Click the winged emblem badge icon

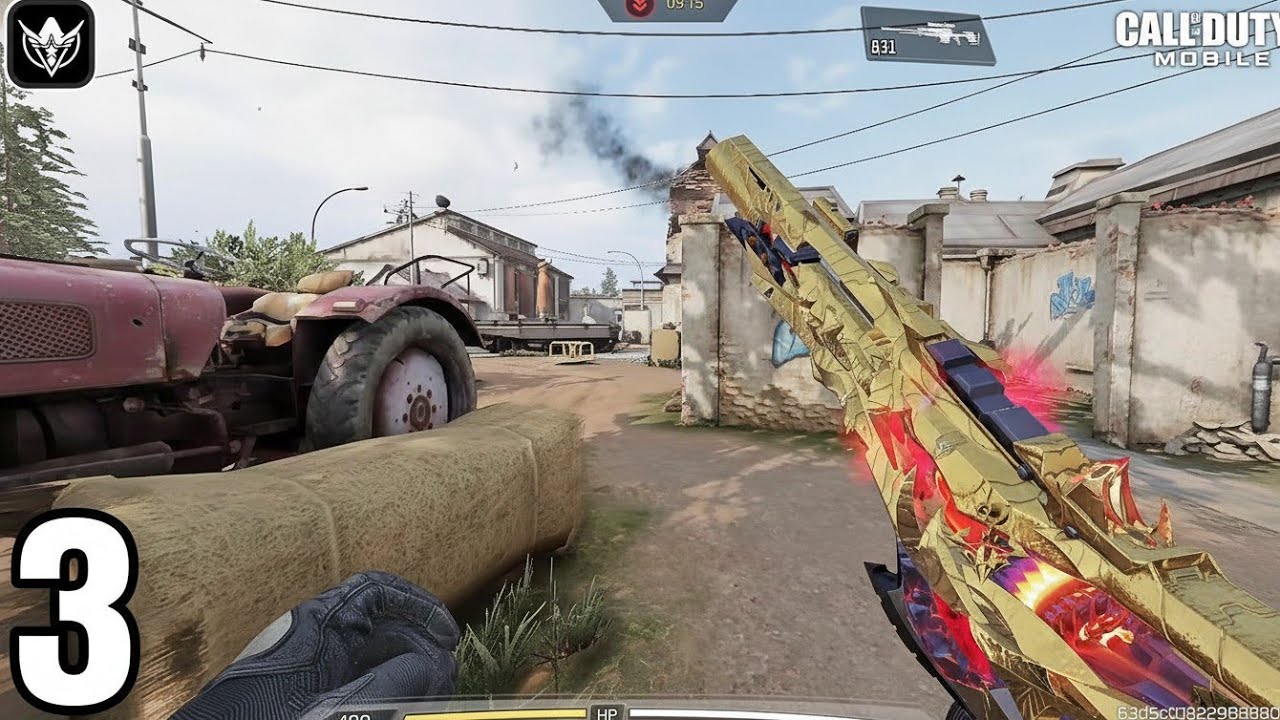click(50, 44)
